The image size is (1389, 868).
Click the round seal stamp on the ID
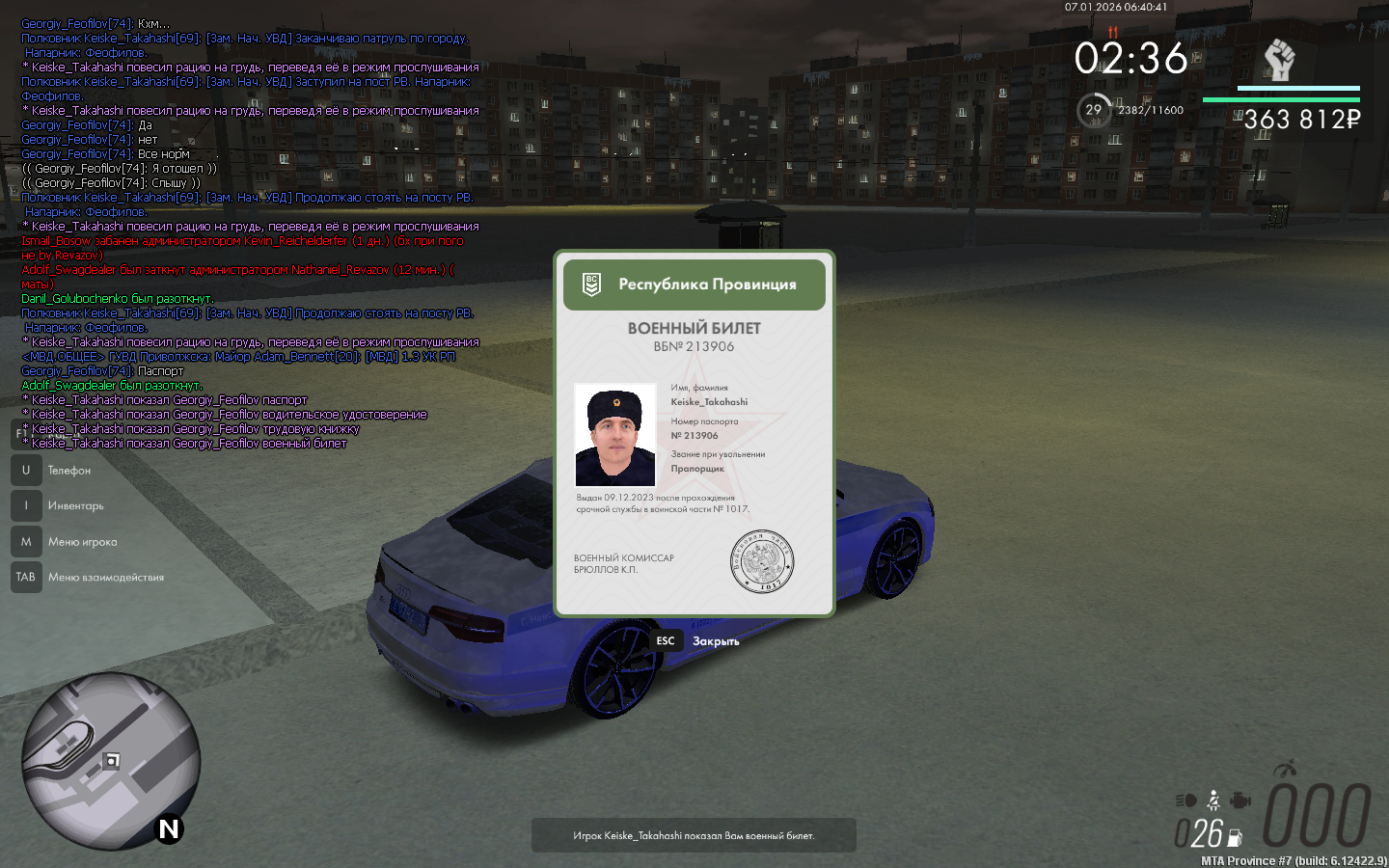761,561
